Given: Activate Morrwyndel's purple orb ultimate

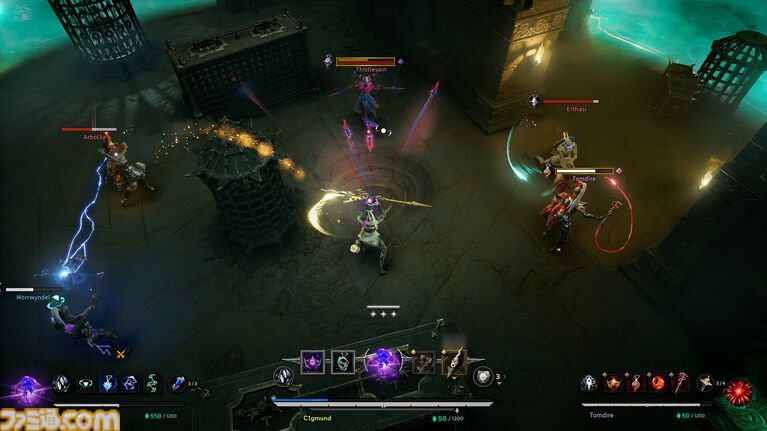Looking at the screenshot, I should tap(24, 387).
